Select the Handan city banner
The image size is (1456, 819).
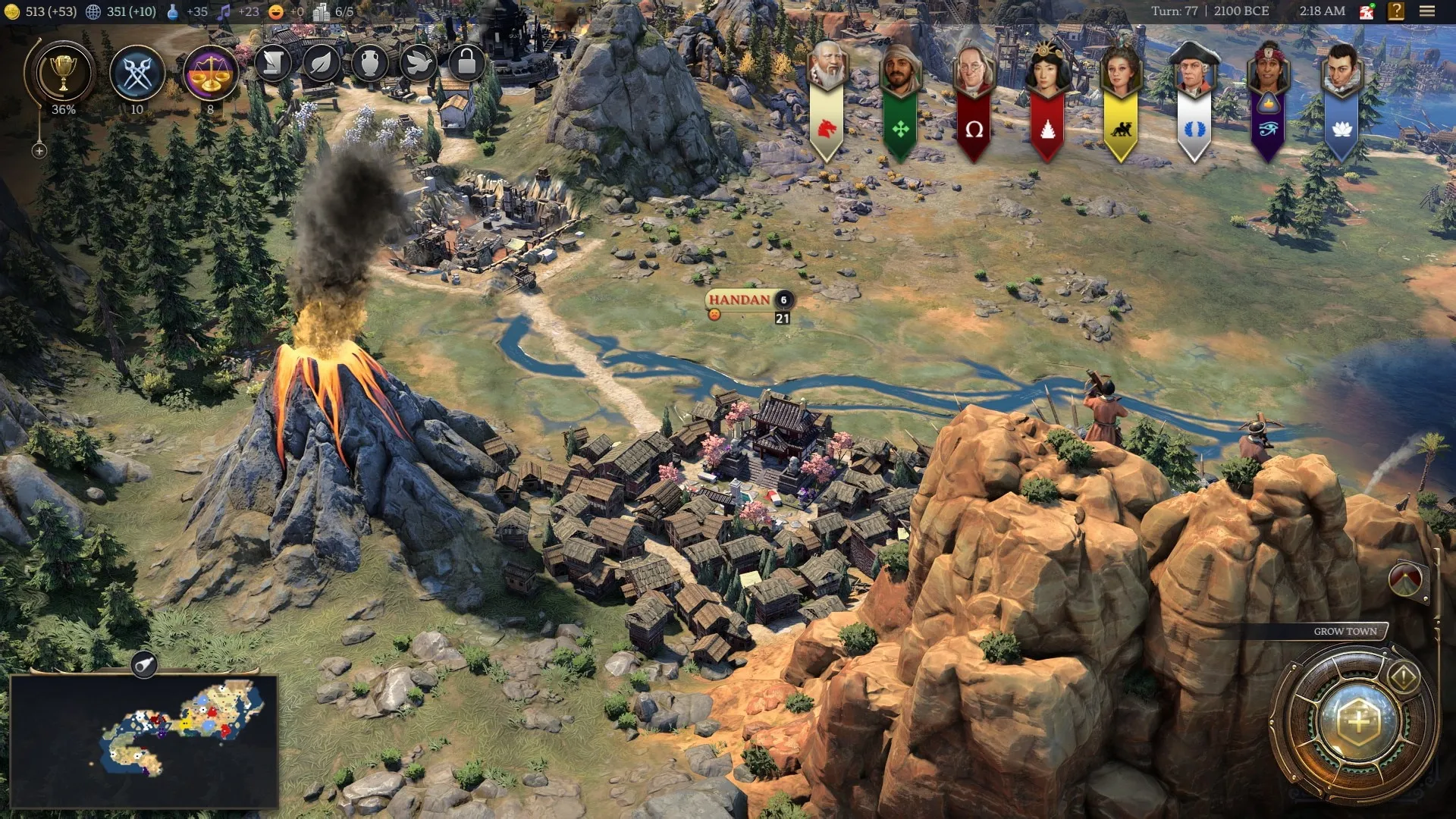pyautogui.click(x=739, y=300)
